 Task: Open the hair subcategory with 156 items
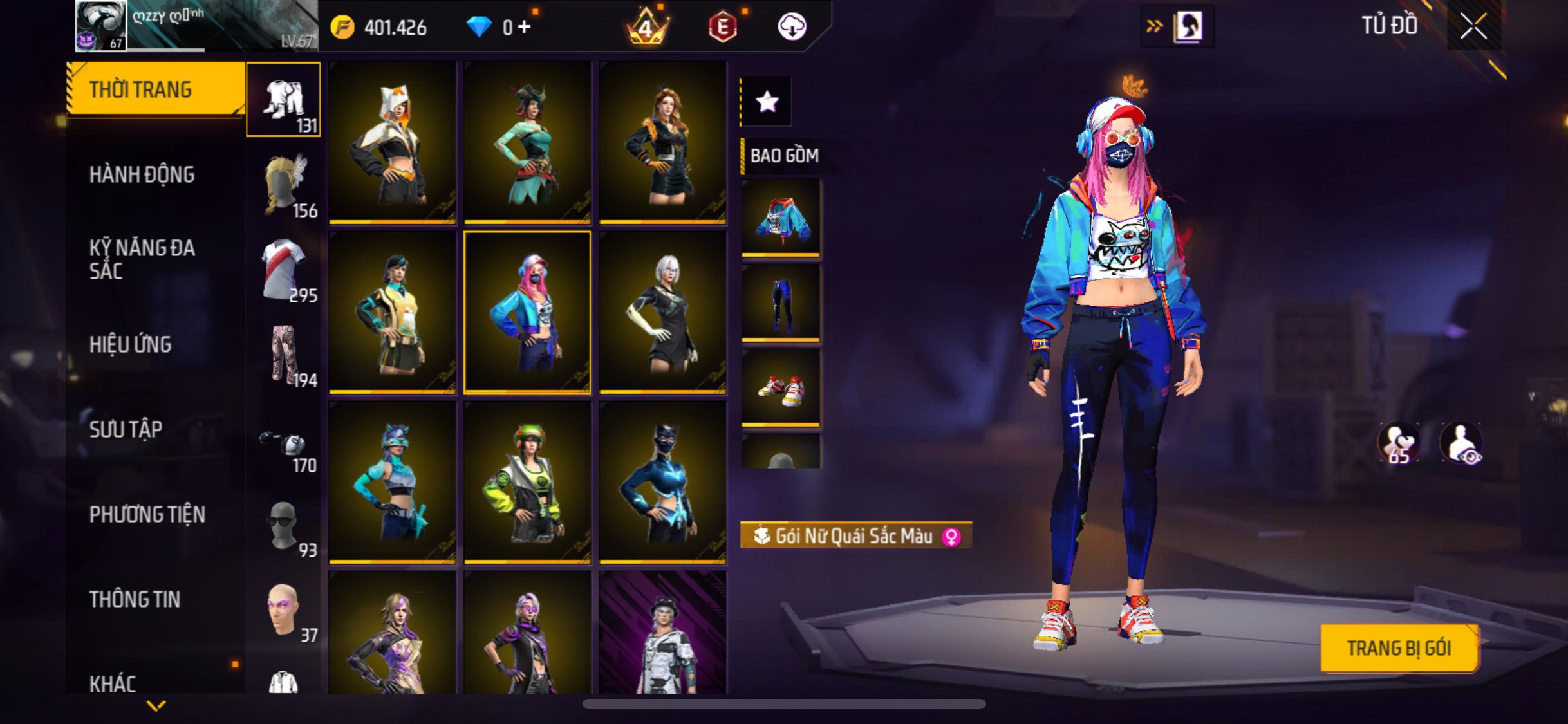[x=284, y=185]
